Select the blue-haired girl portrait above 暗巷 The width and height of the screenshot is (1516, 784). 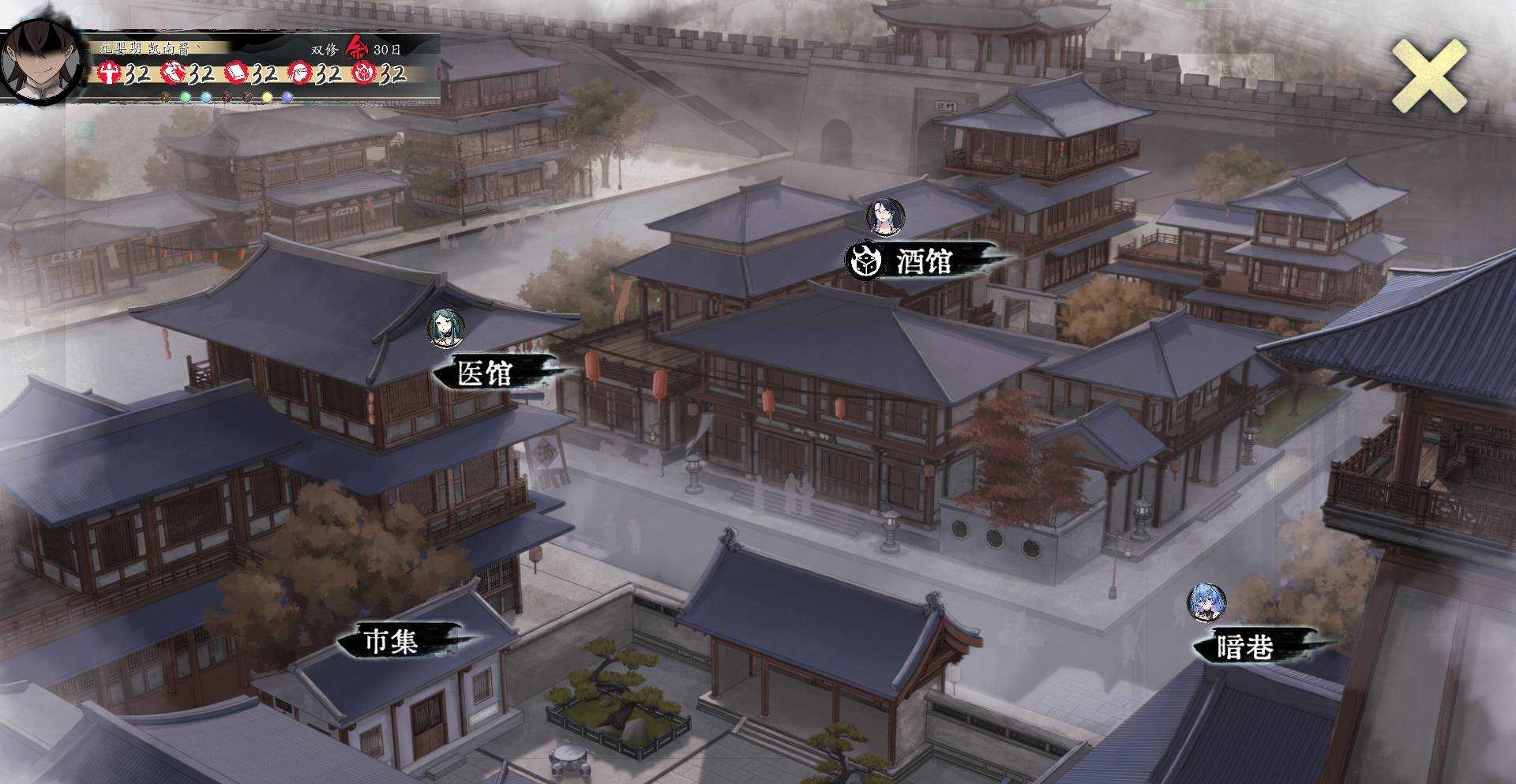pos(1207,603)
